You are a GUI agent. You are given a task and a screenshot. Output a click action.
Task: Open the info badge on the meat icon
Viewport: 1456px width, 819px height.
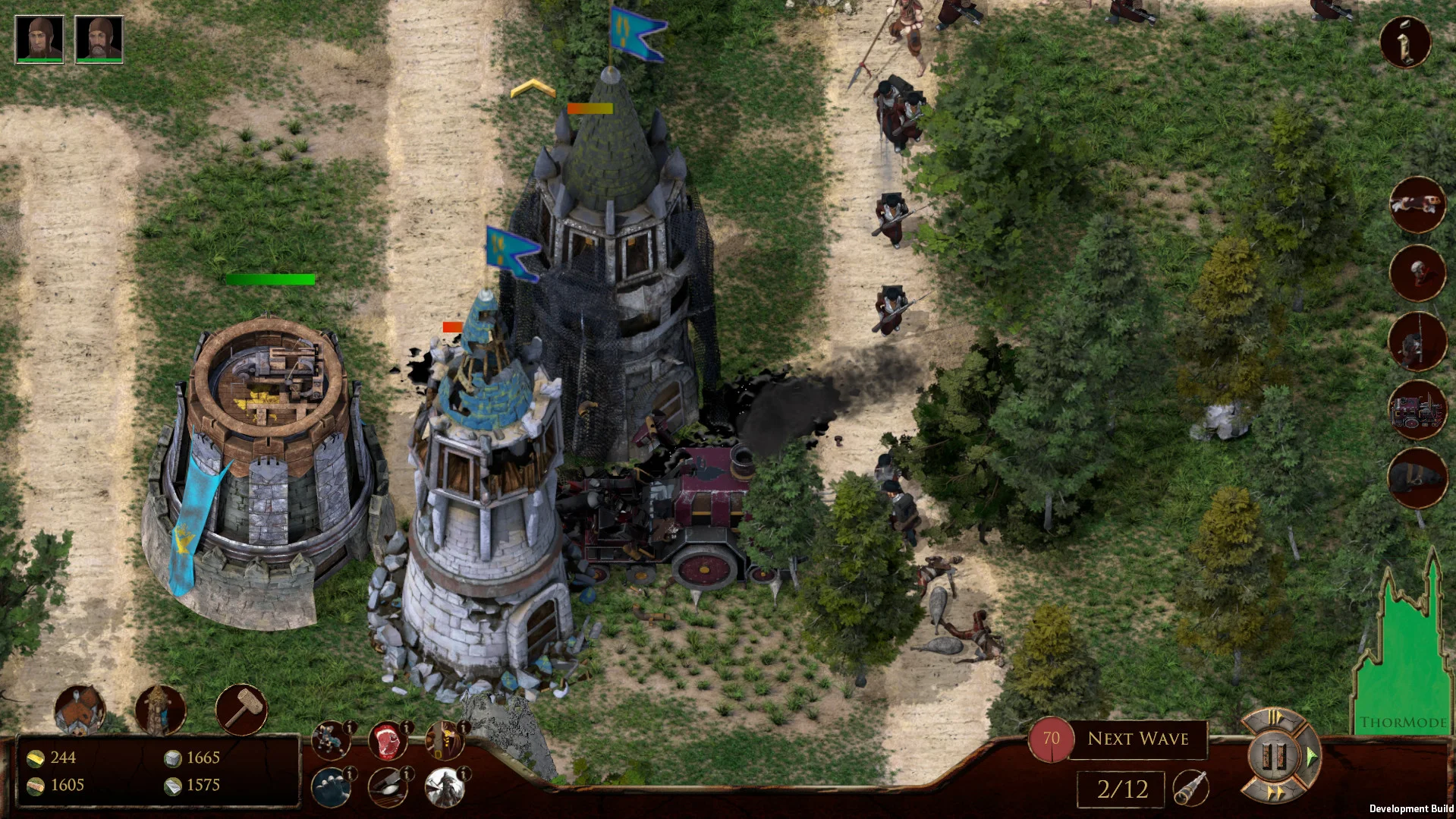pos(407,728)
